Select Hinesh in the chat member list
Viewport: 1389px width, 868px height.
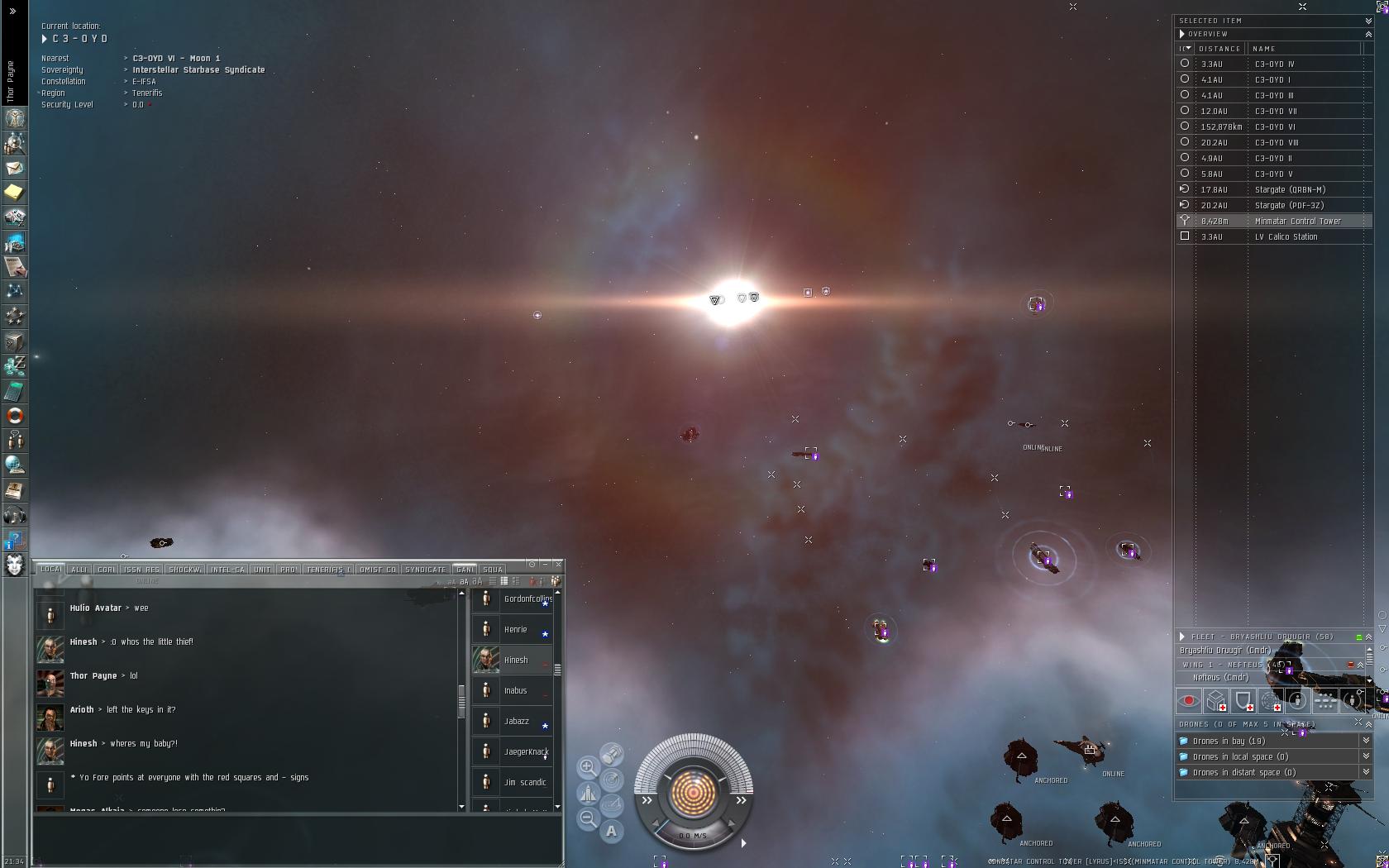[x=515, y=660]
